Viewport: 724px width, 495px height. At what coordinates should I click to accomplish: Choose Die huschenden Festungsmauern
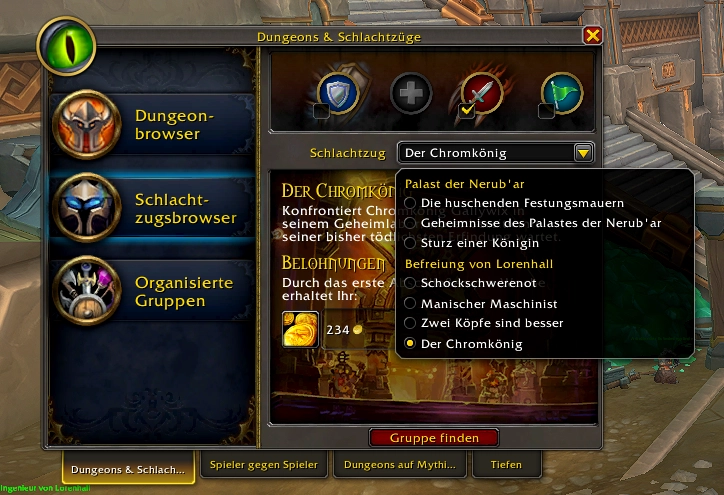tap(410, 203)
